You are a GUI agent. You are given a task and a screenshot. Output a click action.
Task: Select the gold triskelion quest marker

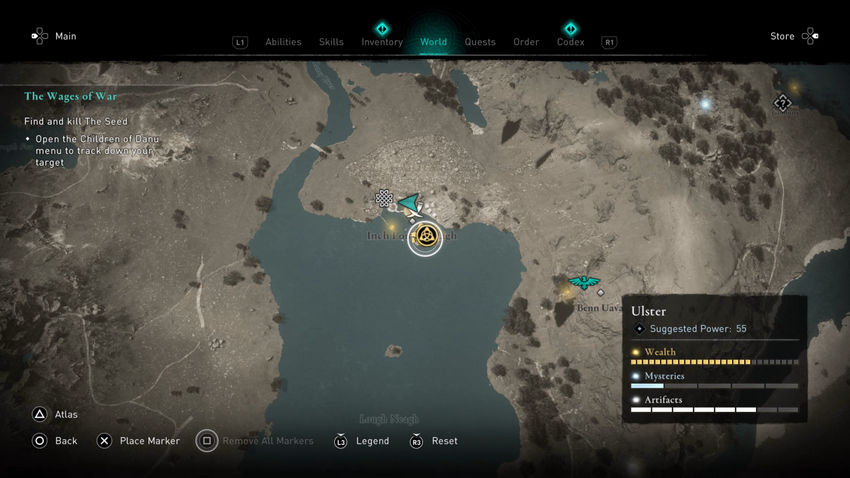[425, 237]
